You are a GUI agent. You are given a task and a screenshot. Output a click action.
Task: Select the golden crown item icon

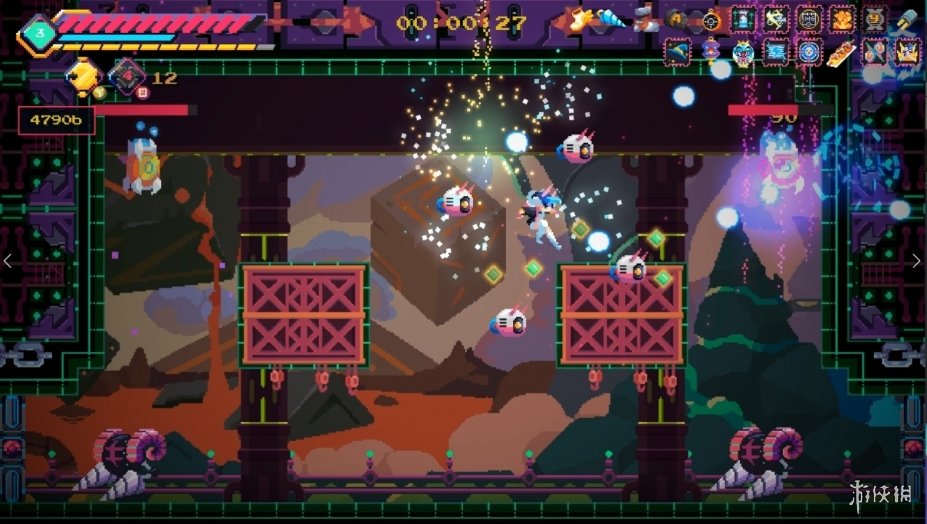click(x=907, y=50)
